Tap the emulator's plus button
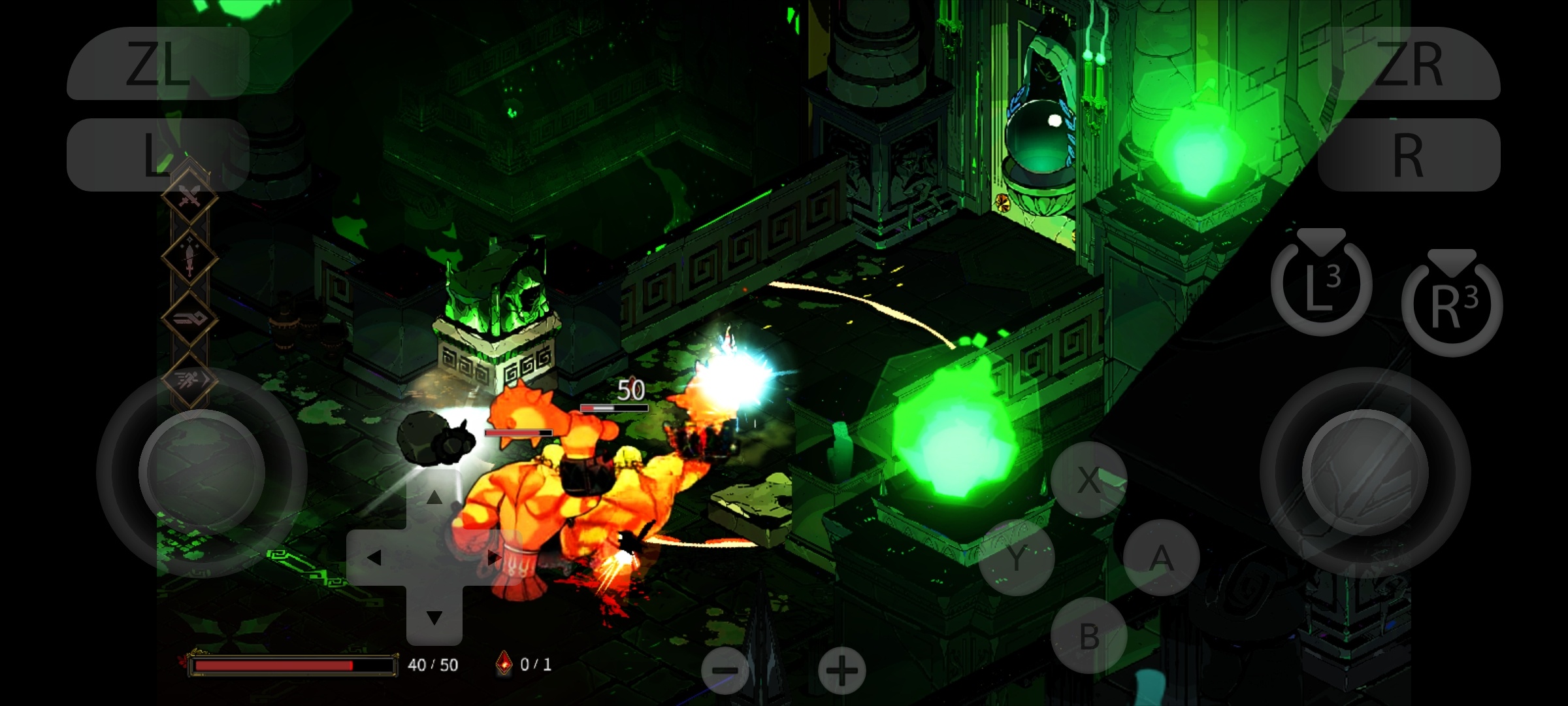The width and height of the screenshot is (1568, 706). pos(841,670)
